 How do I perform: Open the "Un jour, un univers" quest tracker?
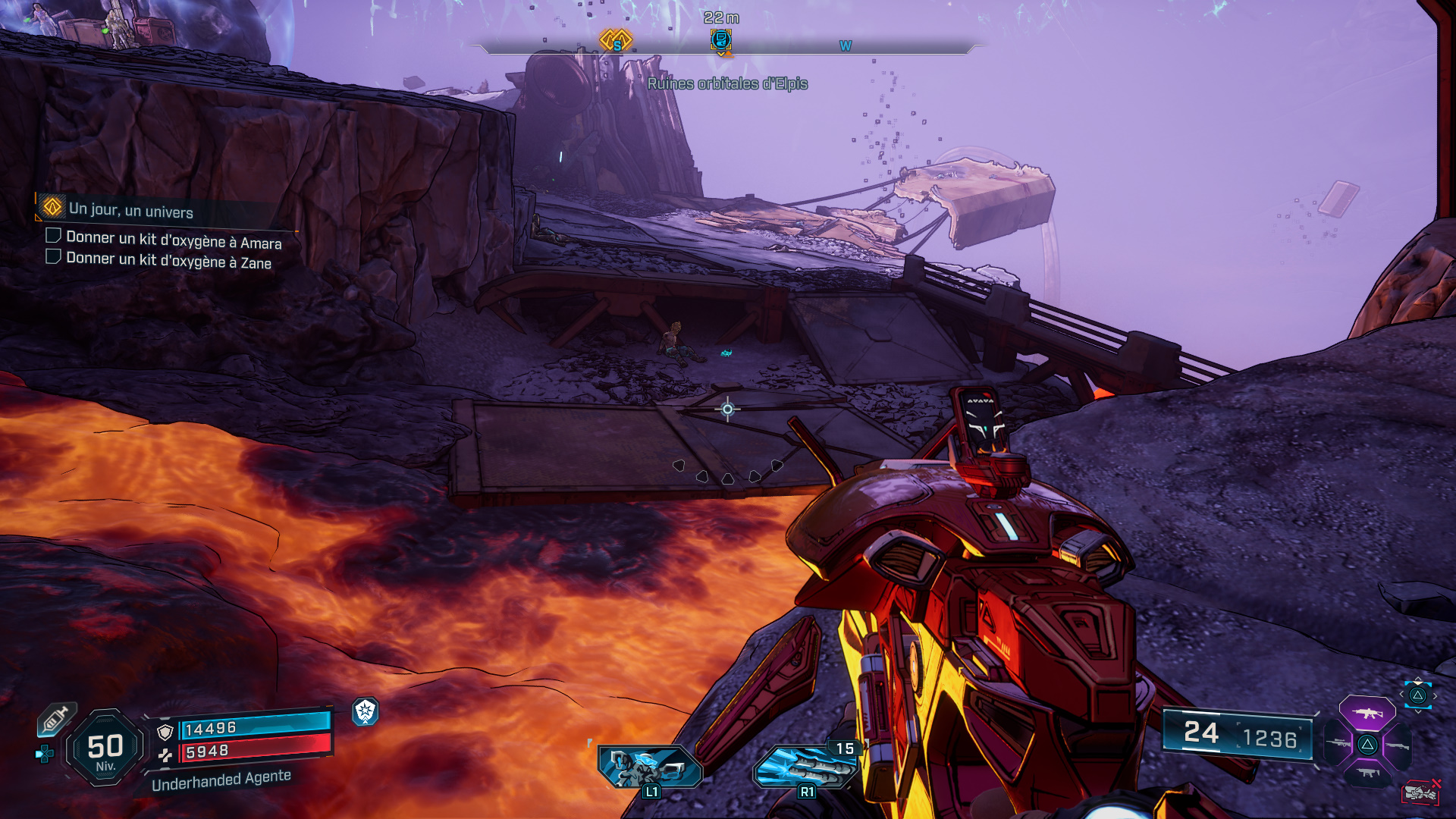[130, 210]
